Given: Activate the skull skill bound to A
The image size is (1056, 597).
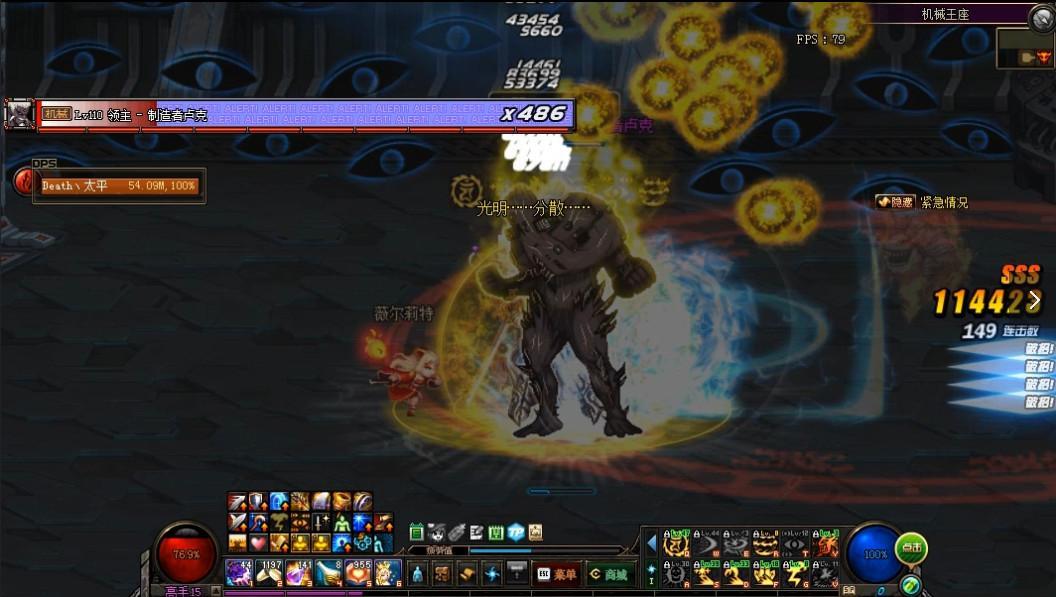Looking at the screenshot, I should coord(677,574).
